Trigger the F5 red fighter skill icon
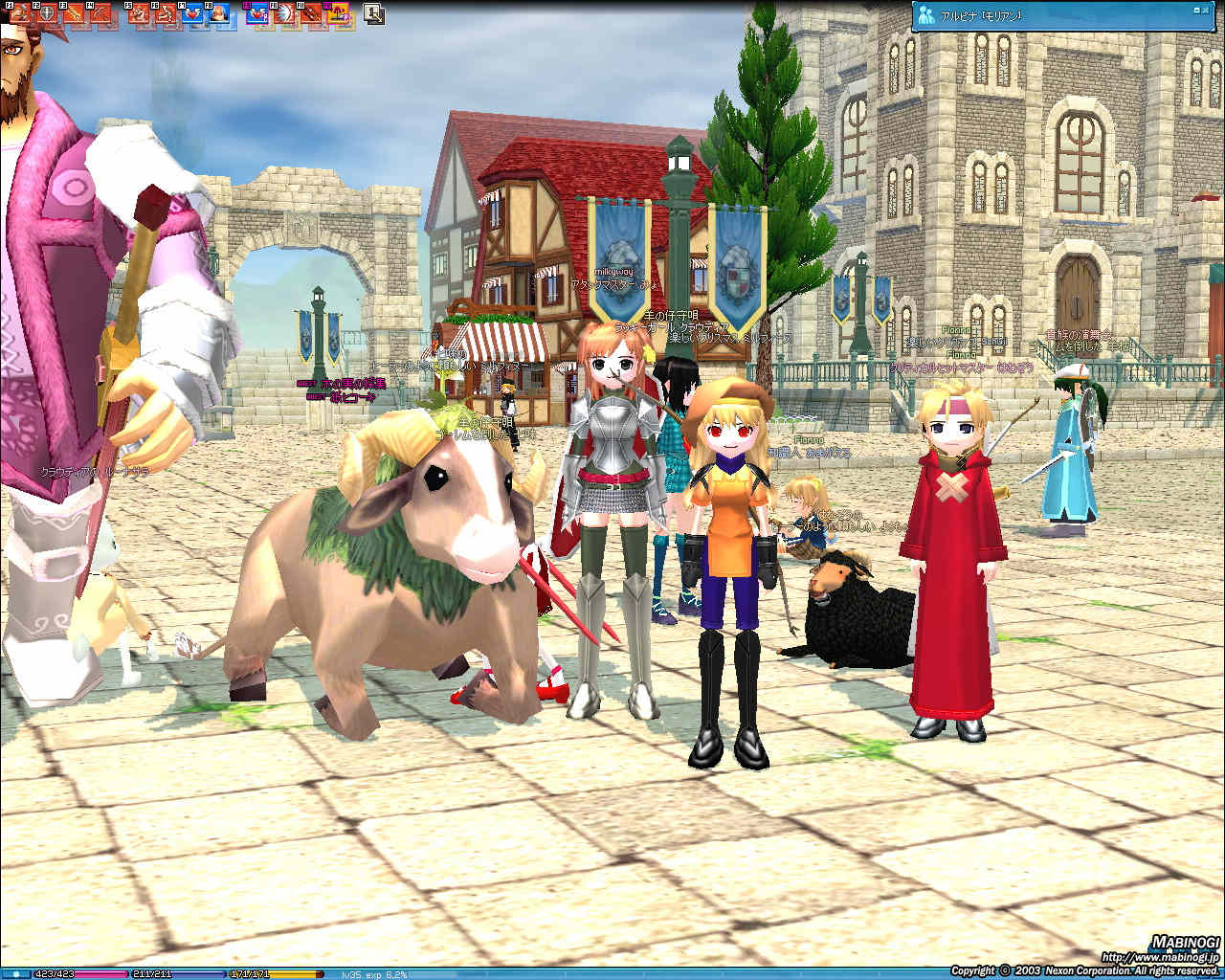Image resolution: width=1225 pixels, height=980 pixels. 140,13
